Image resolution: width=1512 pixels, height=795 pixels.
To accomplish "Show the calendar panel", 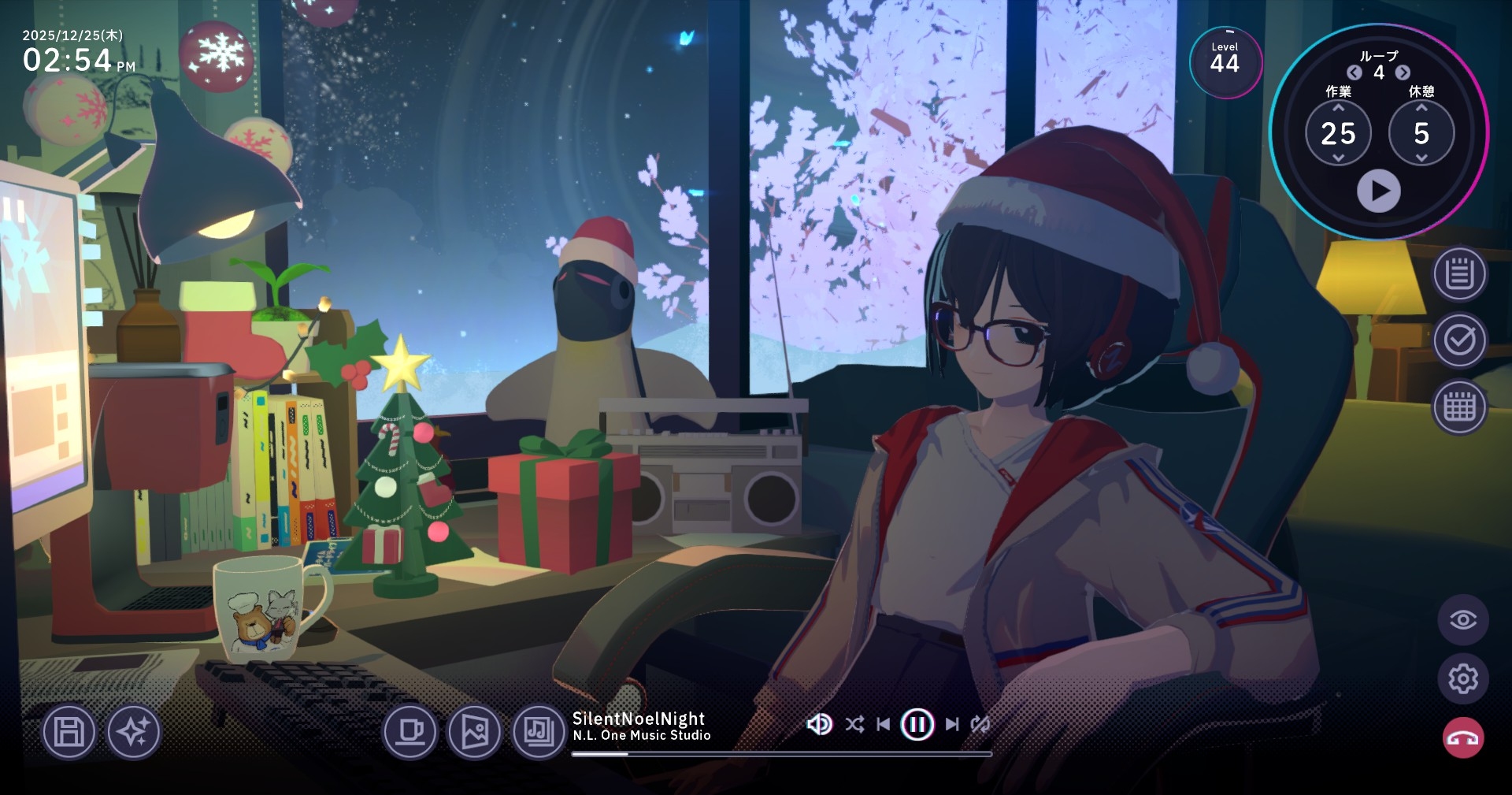I will (1459, 407).
